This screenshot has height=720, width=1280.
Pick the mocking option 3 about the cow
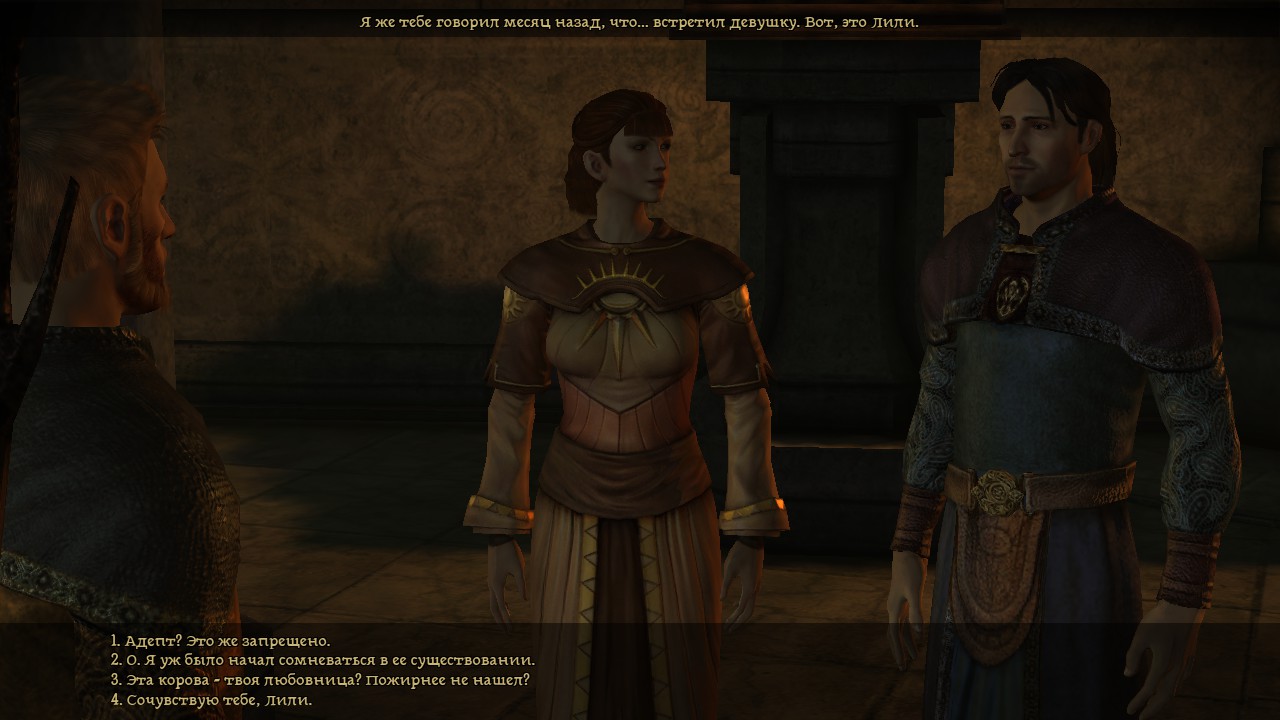click(310, 681)
